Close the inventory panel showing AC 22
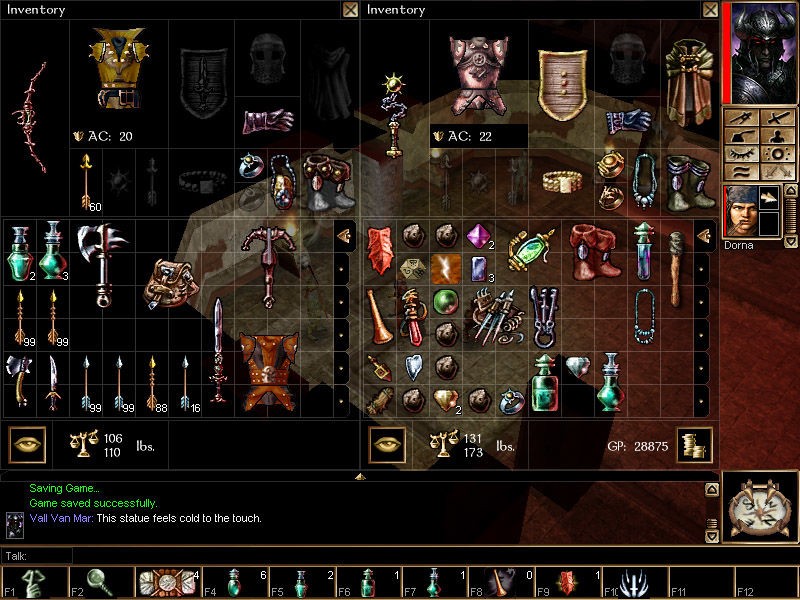800x600 pixels. tap(709, 10)
